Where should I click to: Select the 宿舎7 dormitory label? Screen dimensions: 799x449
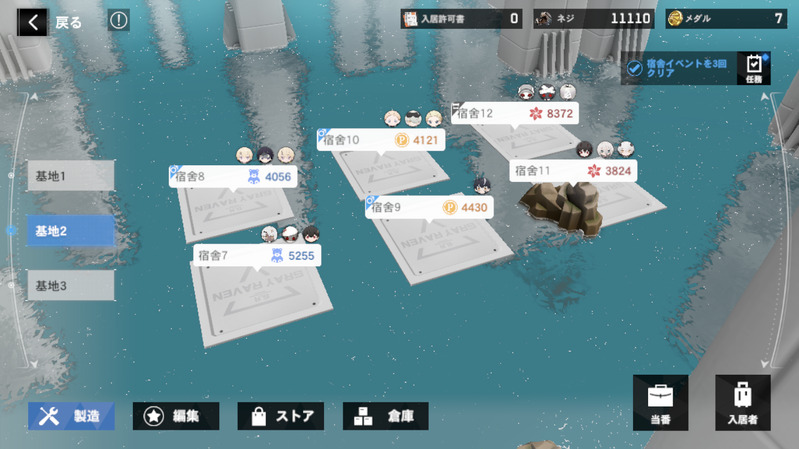[257, 256]
